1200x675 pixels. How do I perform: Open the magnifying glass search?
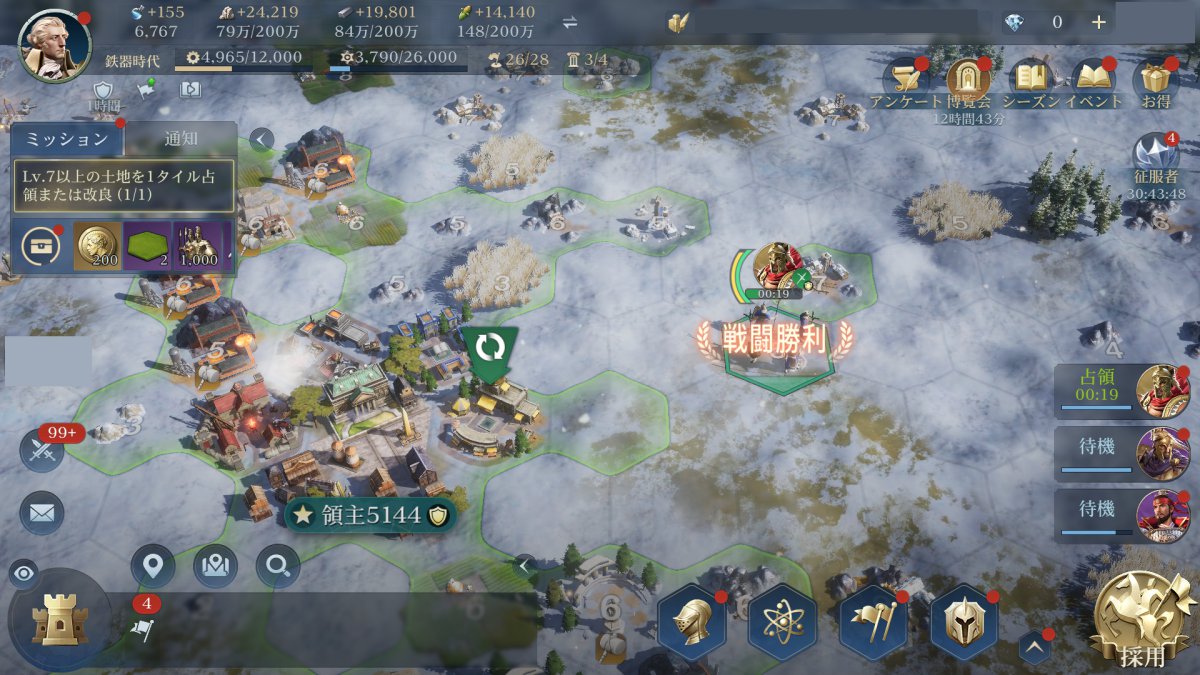[x=277, y=567]
